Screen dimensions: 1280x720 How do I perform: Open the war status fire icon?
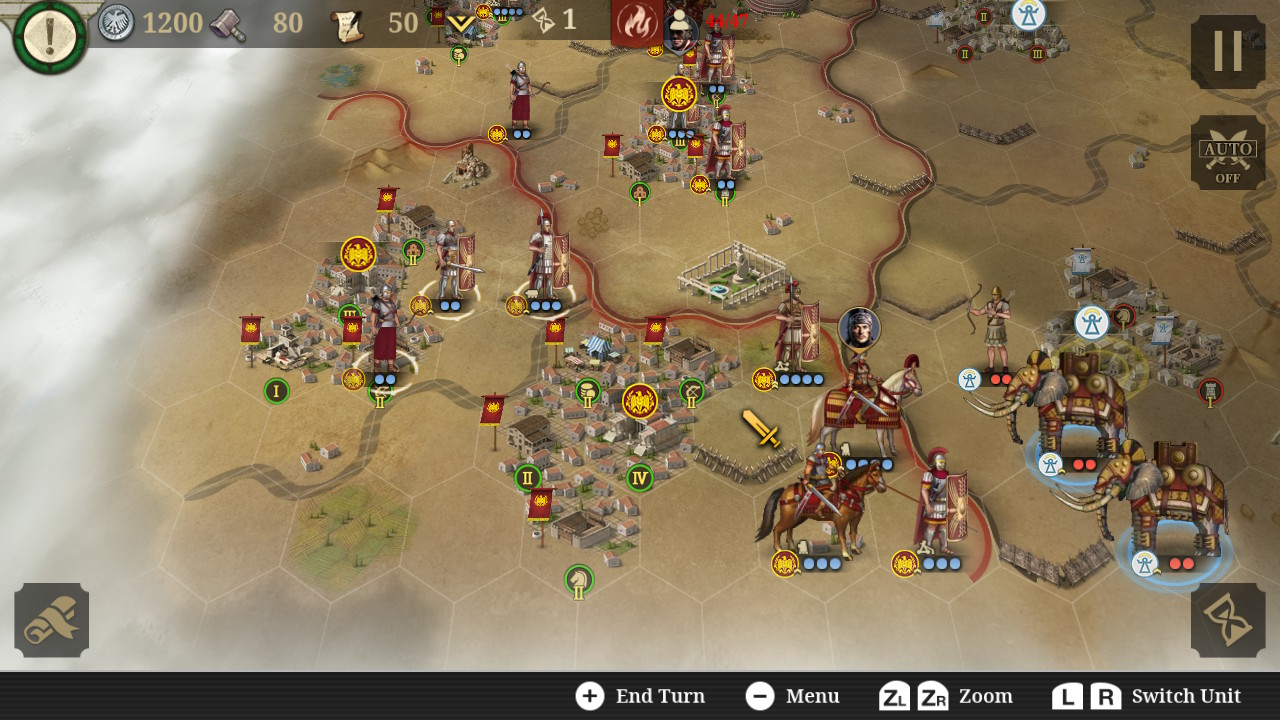click(640, 20)
